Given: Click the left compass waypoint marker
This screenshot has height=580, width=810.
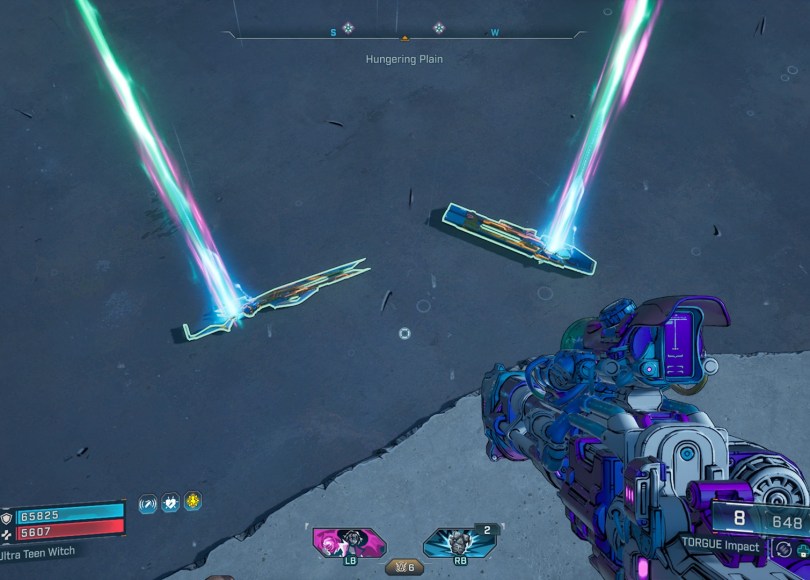Looking at the screenshot, I should [348, 28].
